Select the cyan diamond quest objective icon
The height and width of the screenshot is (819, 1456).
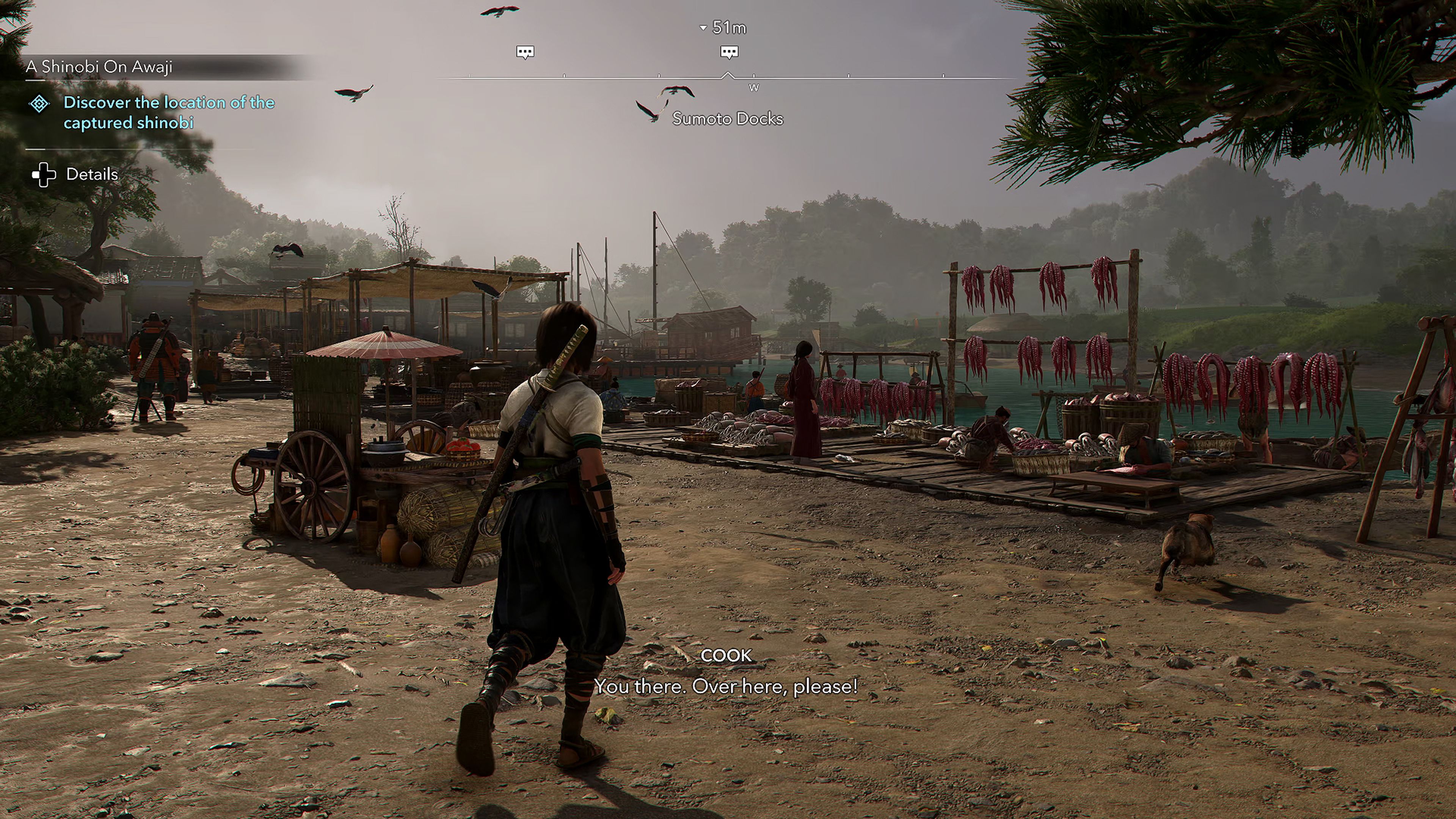[x=39, y=103]
